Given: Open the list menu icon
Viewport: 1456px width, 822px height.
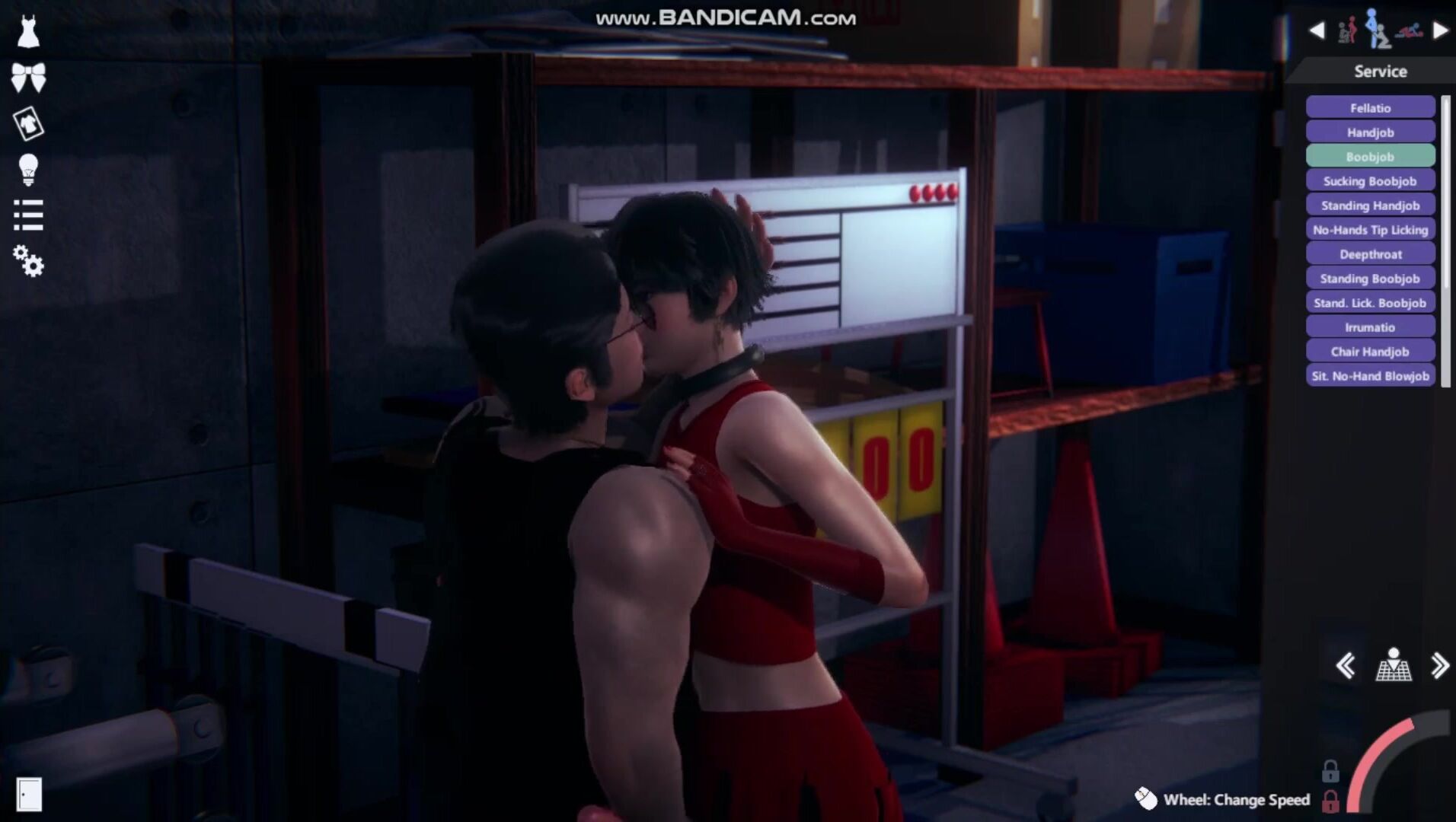Looking at the screenshot, I should (28, 215).
